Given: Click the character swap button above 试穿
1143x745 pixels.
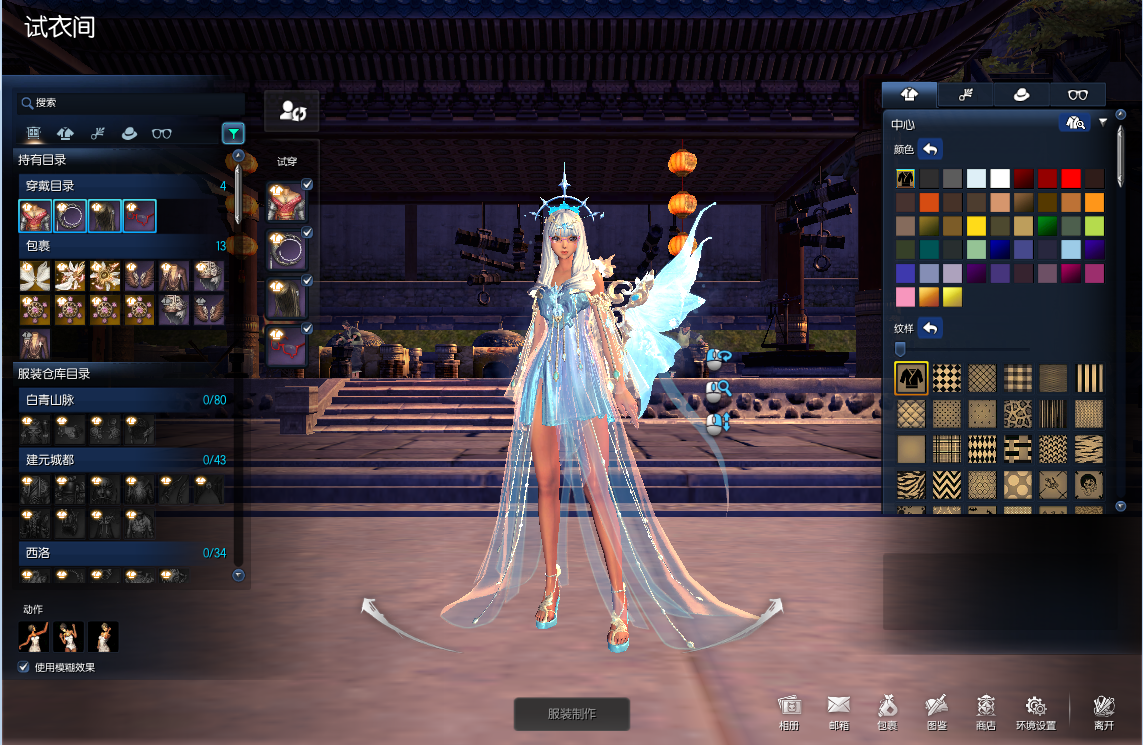Looking at the screenshot, I should [292, 111].
